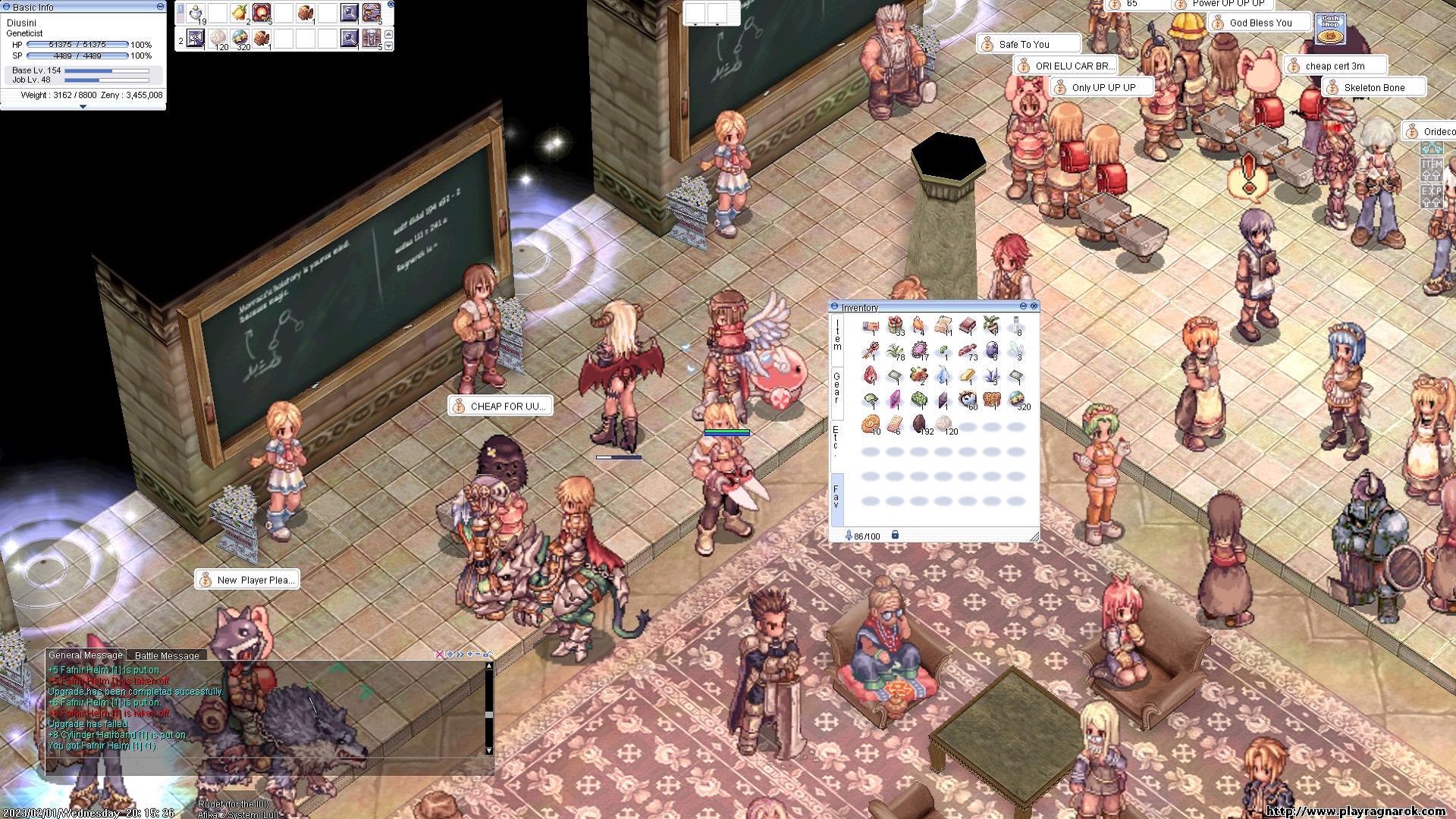Close the hotbar with its X button
Screen dimensions: 1456x819
pyautogui.click(x=391, y=5)
